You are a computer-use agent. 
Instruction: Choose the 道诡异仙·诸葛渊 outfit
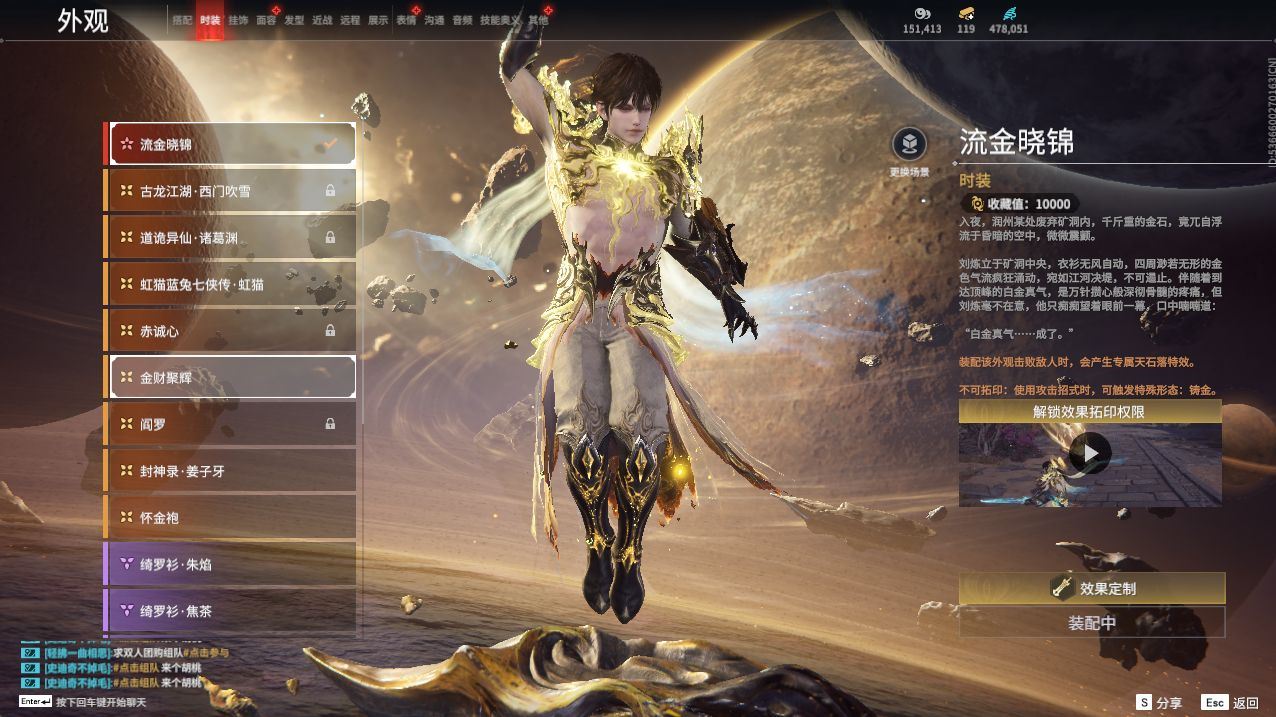[231, 238]
